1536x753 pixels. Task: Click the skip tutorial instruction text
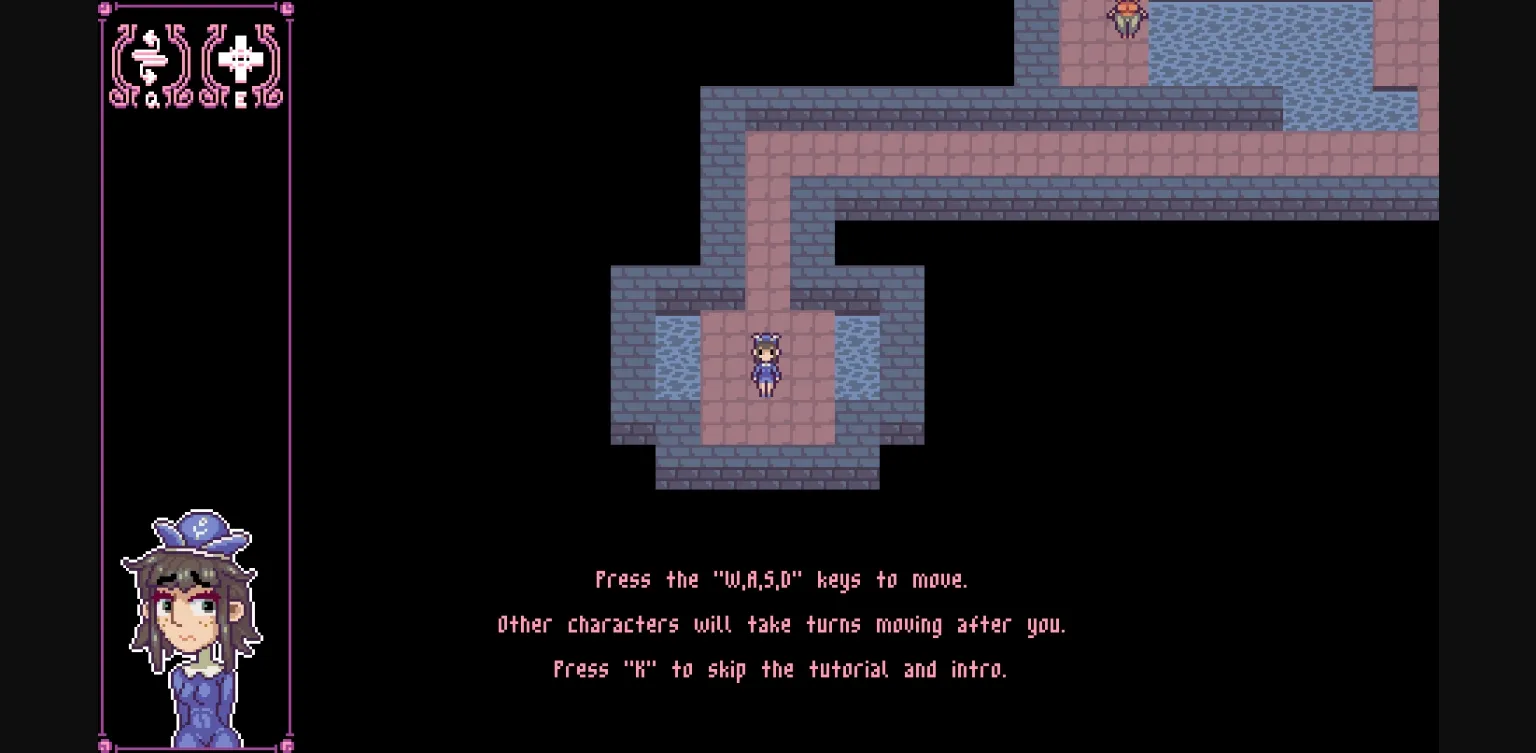click(x=780, y=669)
